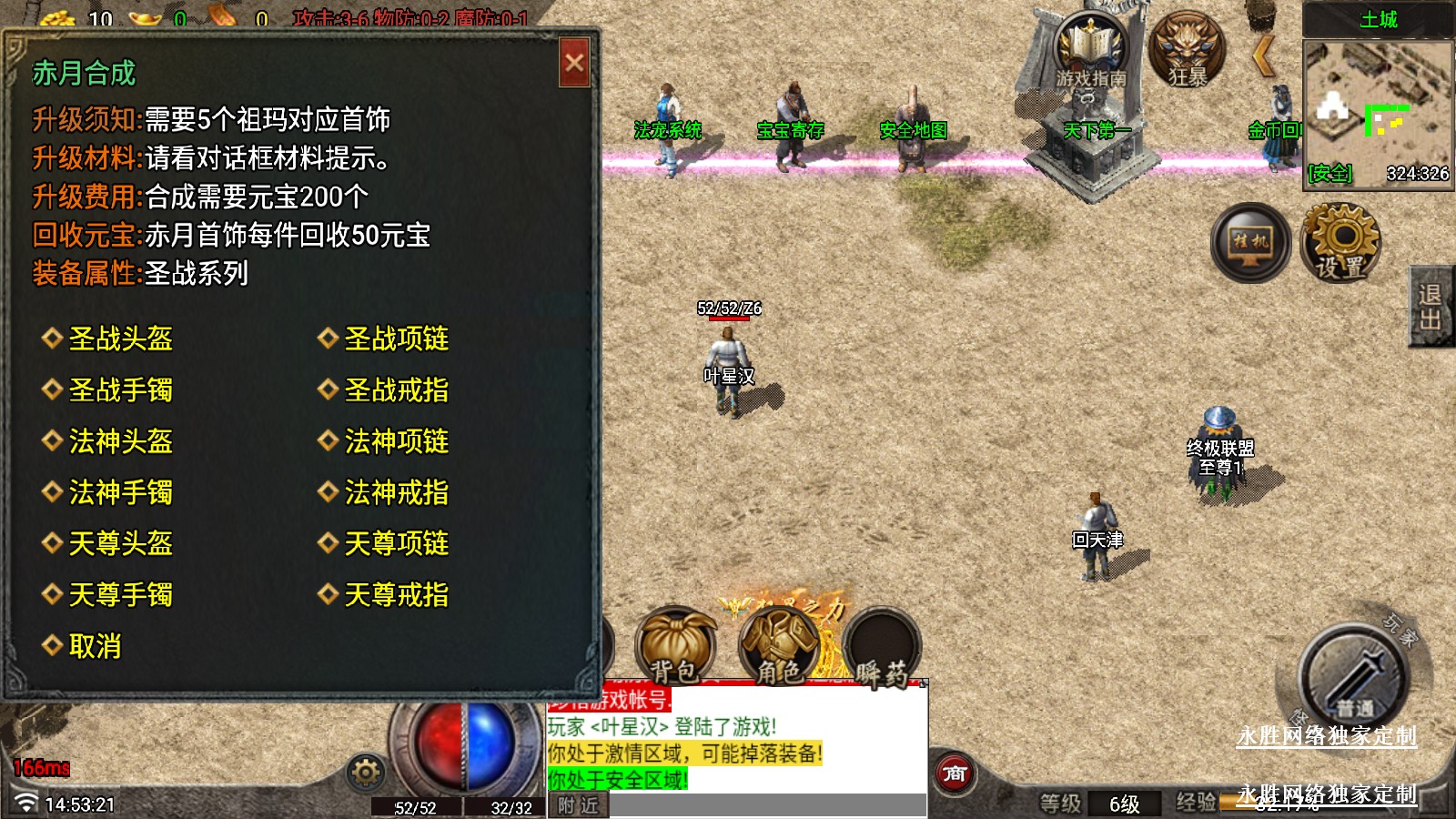
Task: Choose the 法神头盔 entry
Action: pyautogui.click(x=120, y=442)
